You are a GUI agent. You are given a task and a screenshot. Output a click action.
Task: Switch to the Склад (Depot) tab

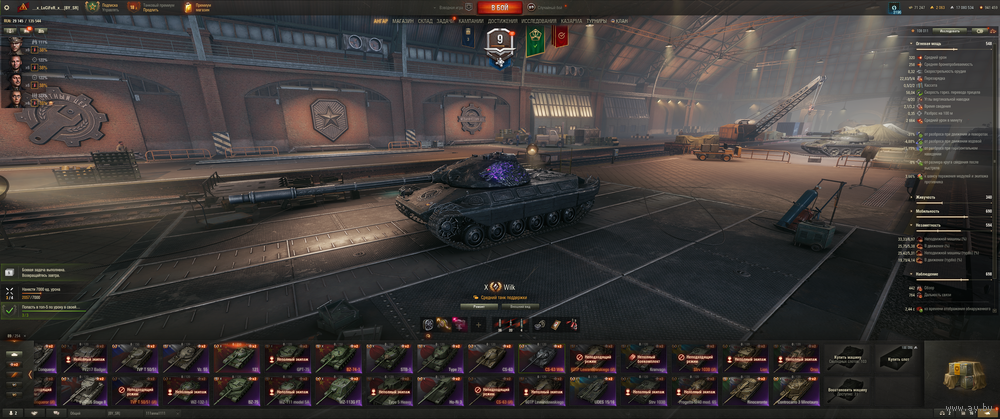click(426, 20)
